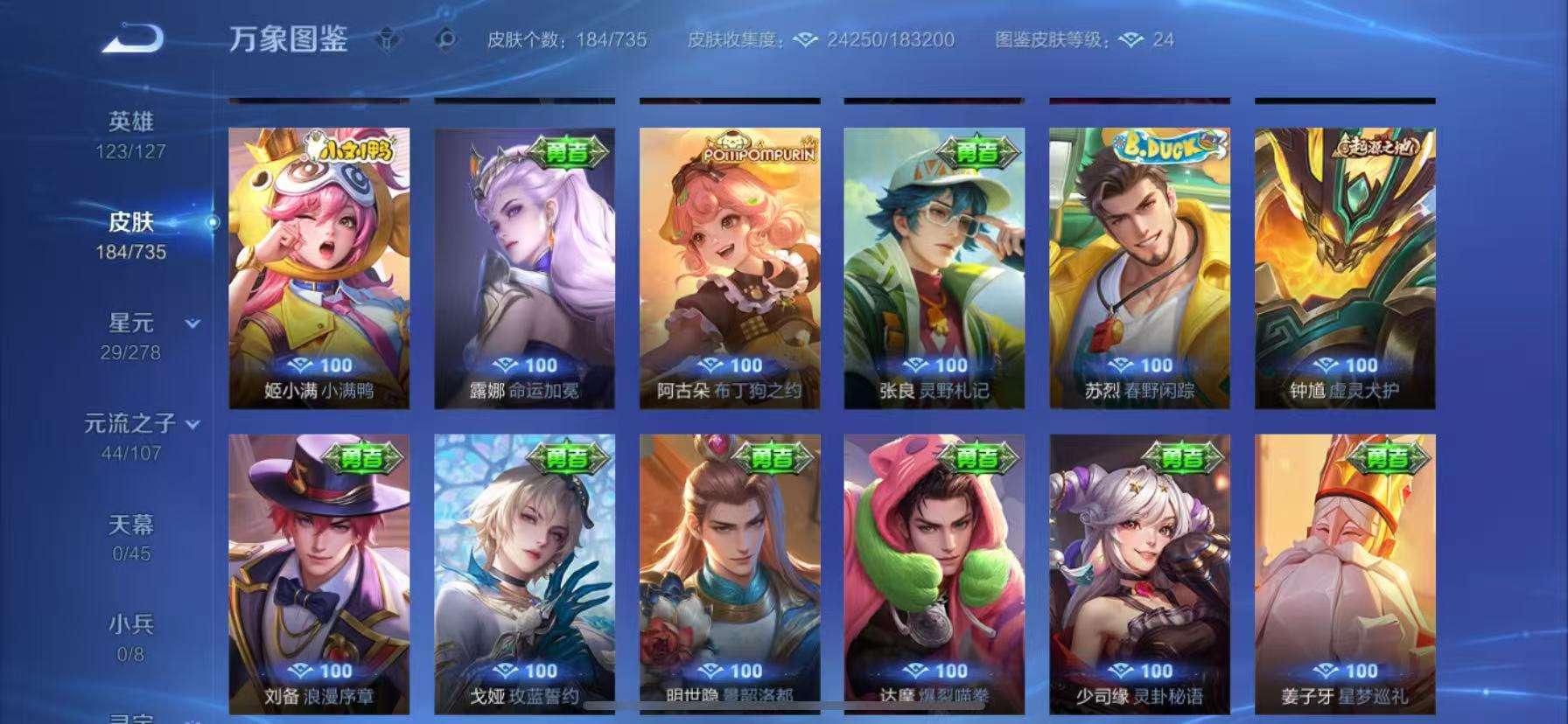Click the gem icon beside 图鉴皮肤等级
1568x724 pixels.
[1133, 40]
